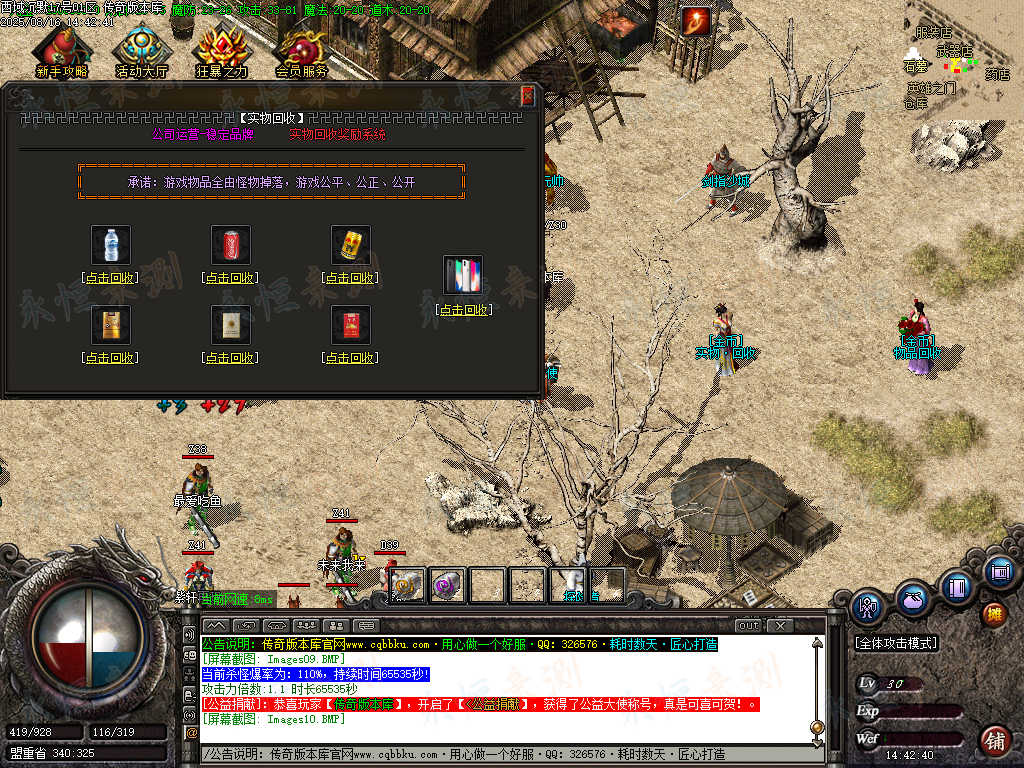The image size is (1024, 768).
Task: Click 点击回收 under the gold cigarette pack
Action: tap(110, 358)
